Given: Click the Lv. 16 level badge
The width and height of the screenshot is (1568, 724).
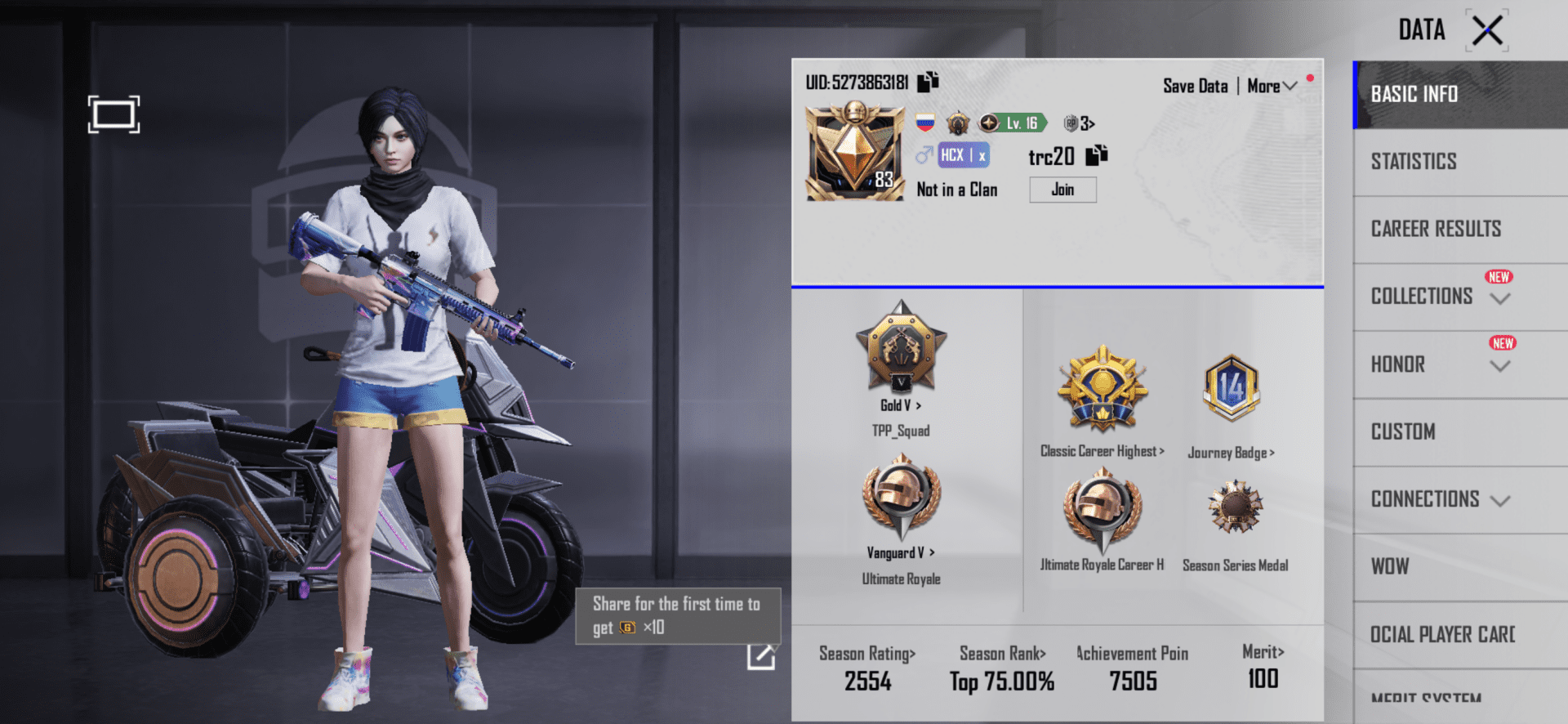Looking at the screenshot, I should [1013, 123].
